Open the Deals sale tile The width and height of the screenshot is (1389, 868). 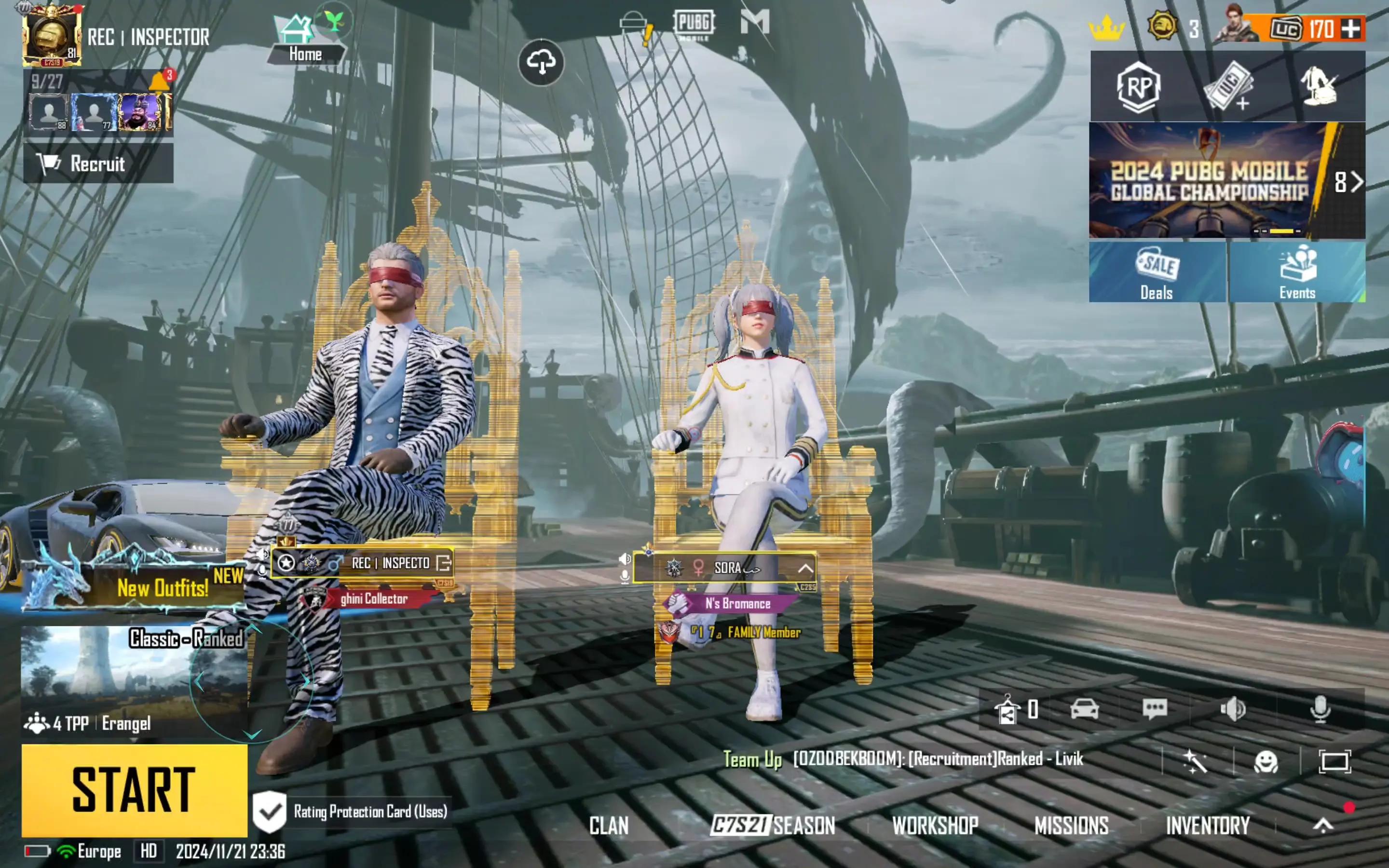point(1157,272)
